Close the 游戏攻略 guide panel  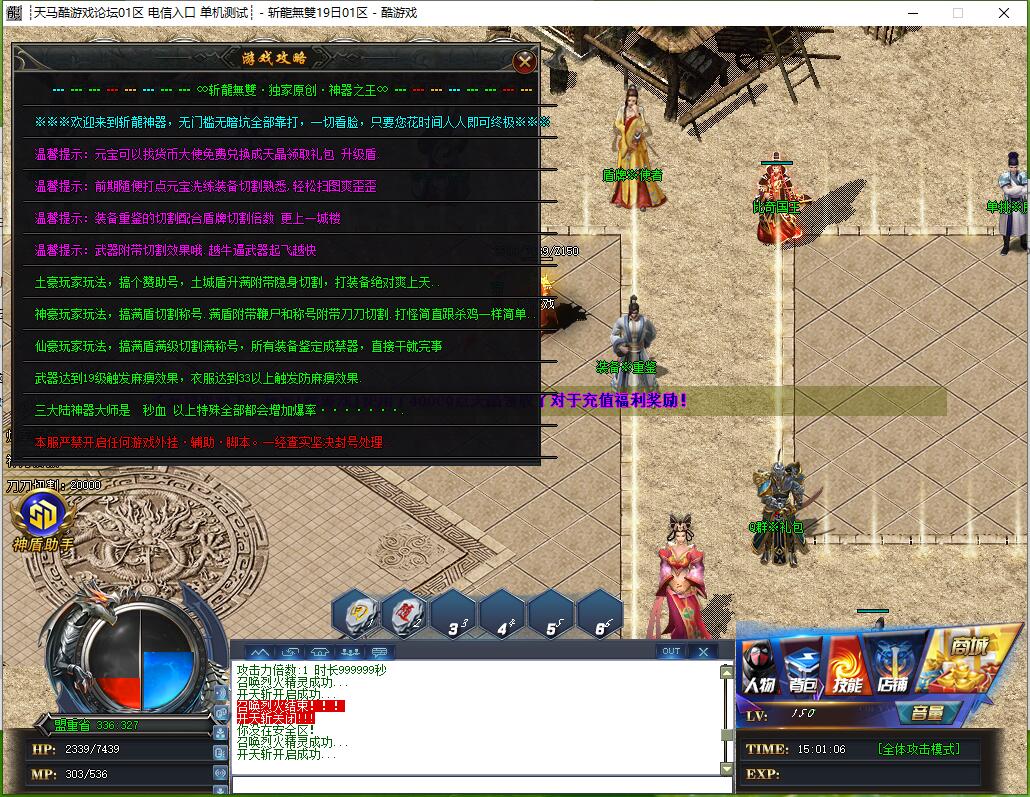(x=524, y=61)
